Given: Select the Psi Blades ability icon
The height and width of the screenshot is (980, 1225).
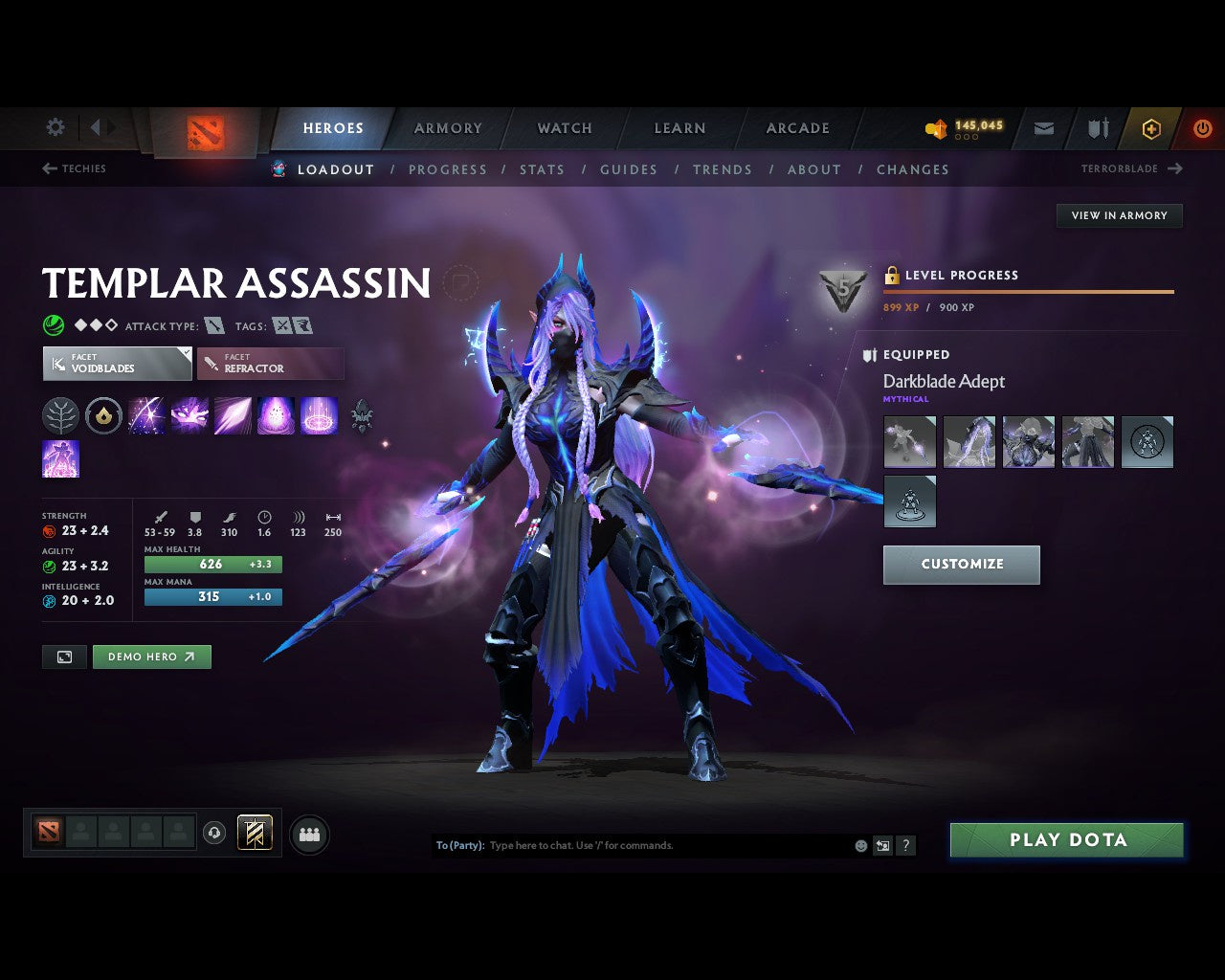Looking at the screenshot, I should pos(232,416).
